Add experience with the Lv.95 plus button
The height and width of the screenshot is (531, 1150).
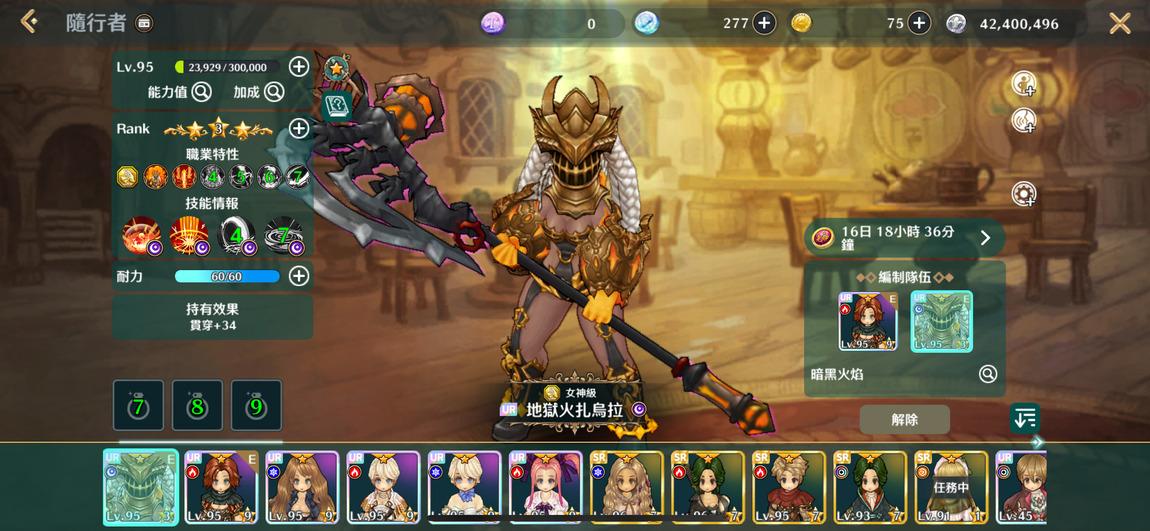pyautogui.click(x=298, y=67)
